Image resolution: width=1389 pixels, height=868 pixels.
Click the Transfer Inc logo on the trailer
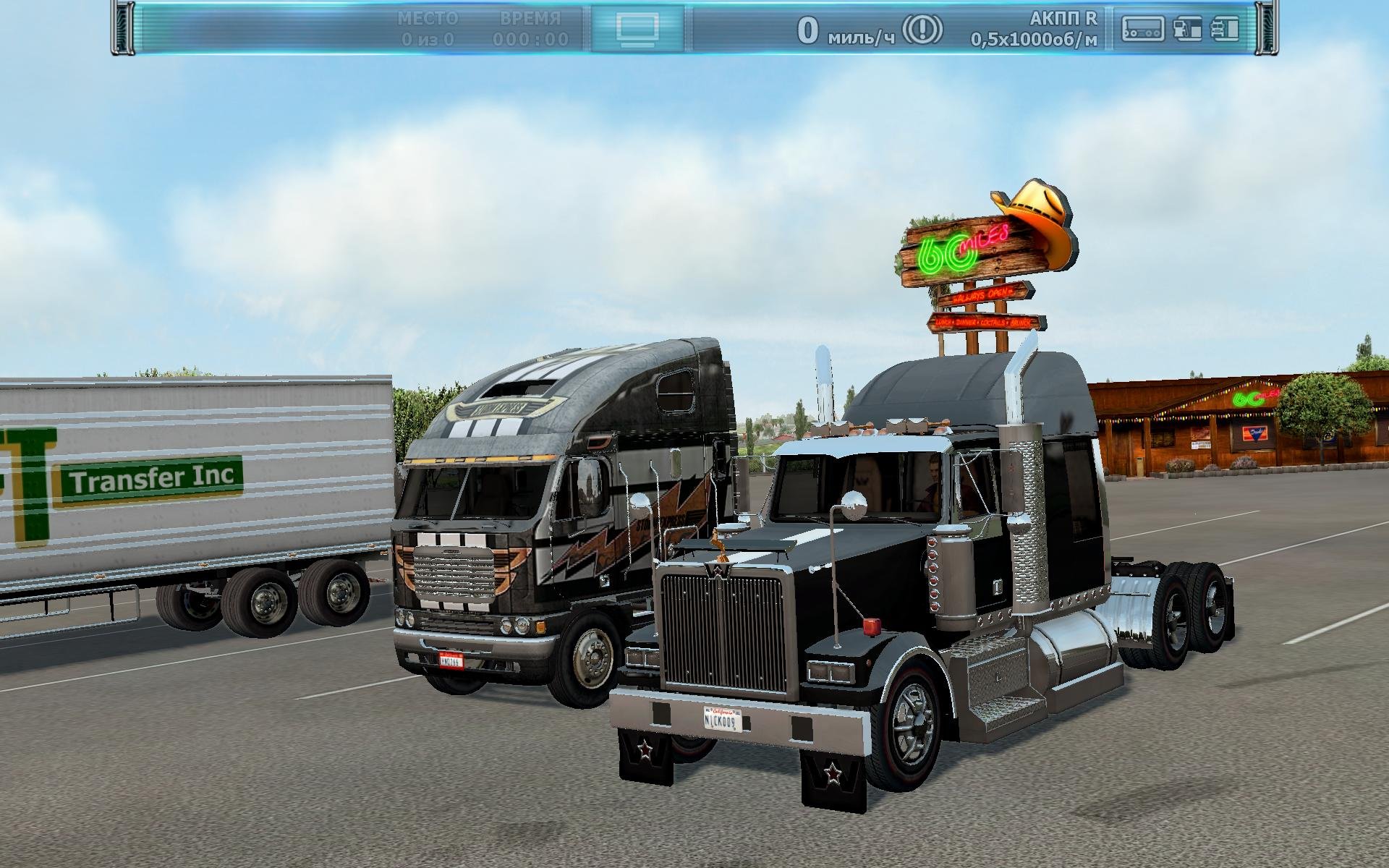coord(150,477)
